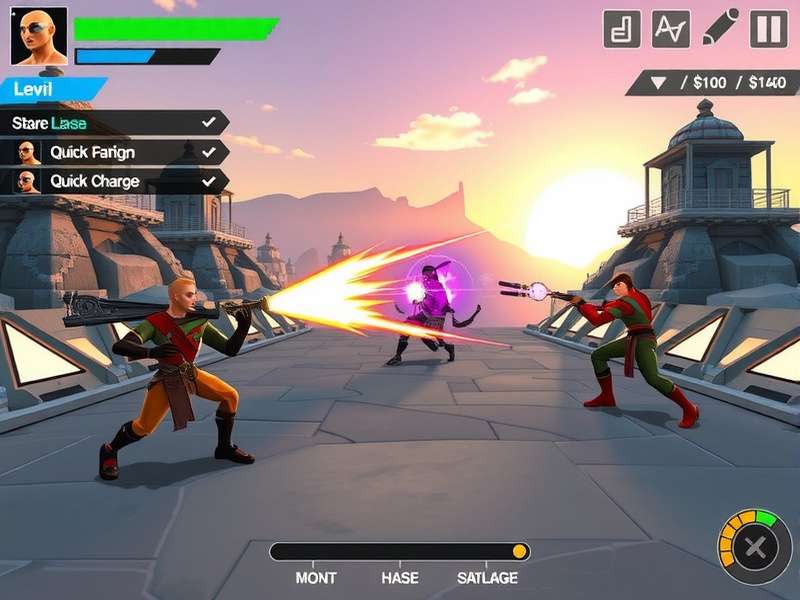Click the bald player portrait
Viewport: 800px width, 600px height.
(39, 37)
